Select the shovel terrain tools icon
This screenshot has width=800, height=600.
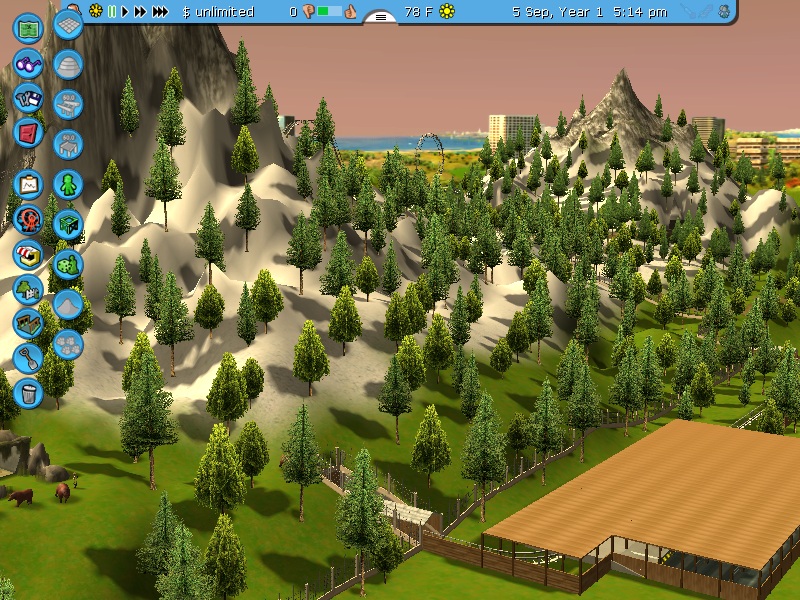(28, 358)
